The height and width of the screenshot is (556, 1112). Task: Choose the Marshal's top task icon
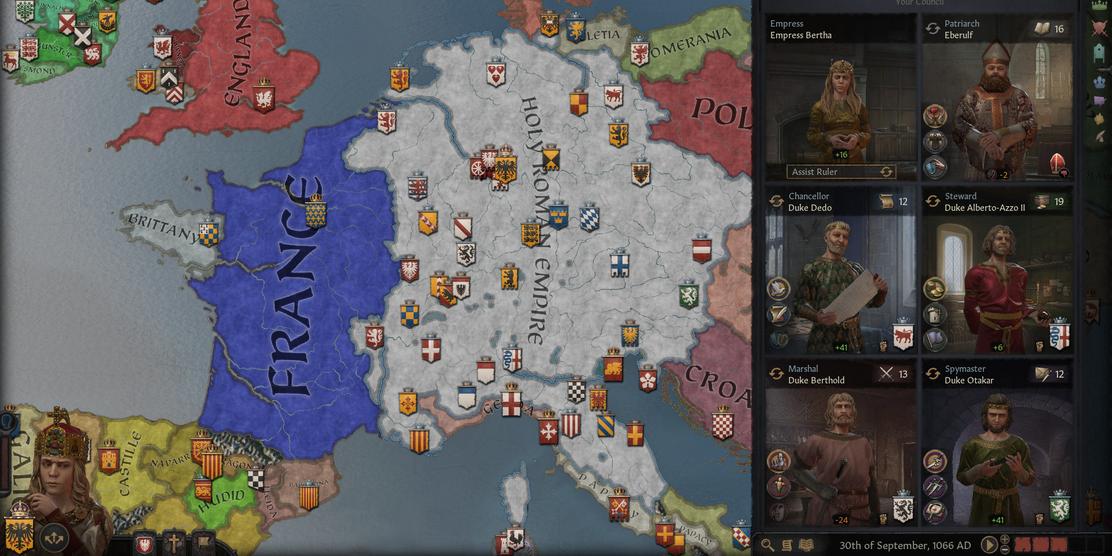[x=778, y=461]
